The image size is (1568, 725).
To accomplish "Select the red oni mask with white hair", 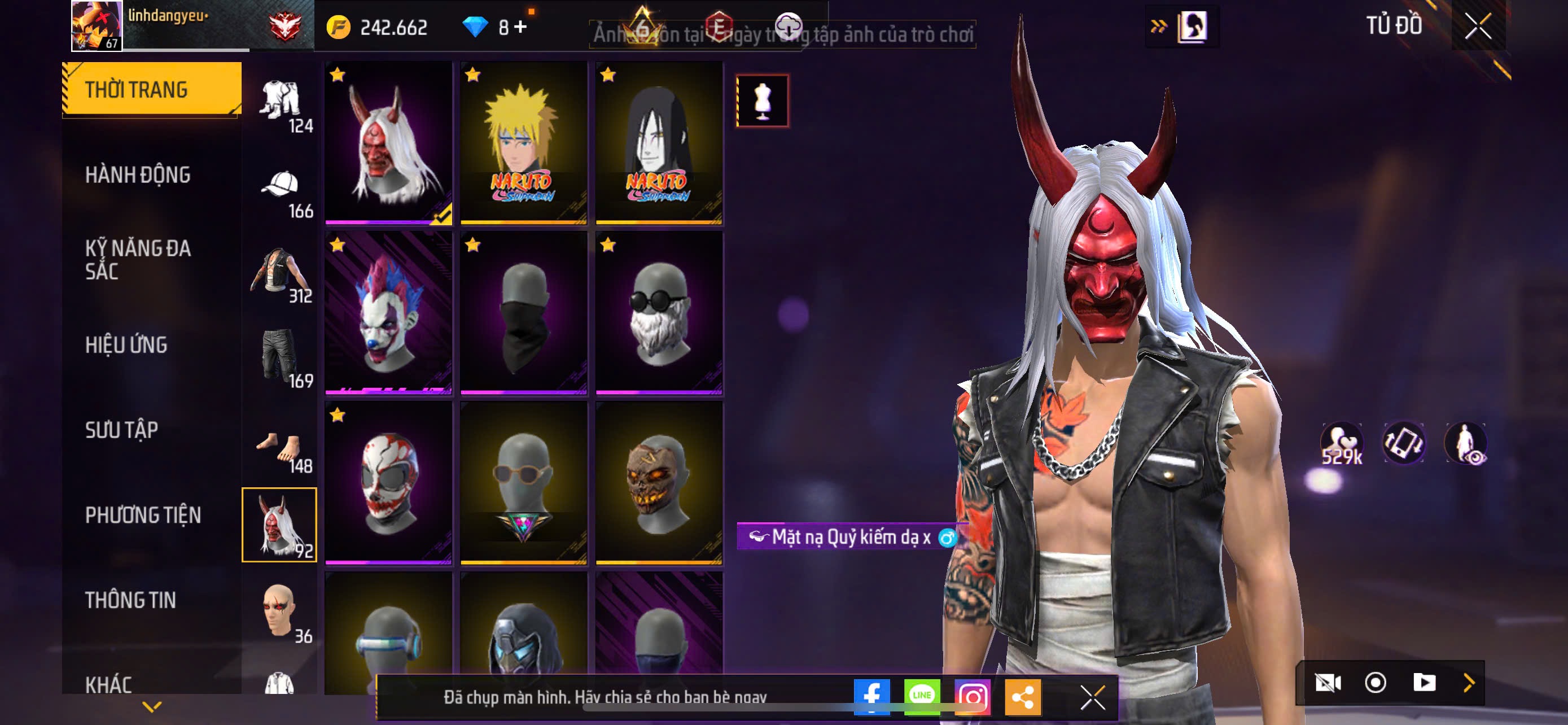I will (x=388, y=143).
